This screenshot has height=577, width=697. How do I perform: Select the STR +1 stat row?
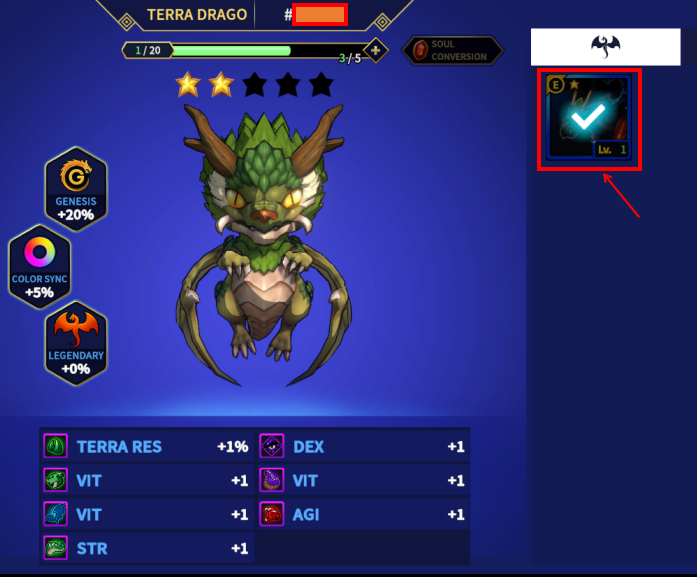(x=148, y=548)
